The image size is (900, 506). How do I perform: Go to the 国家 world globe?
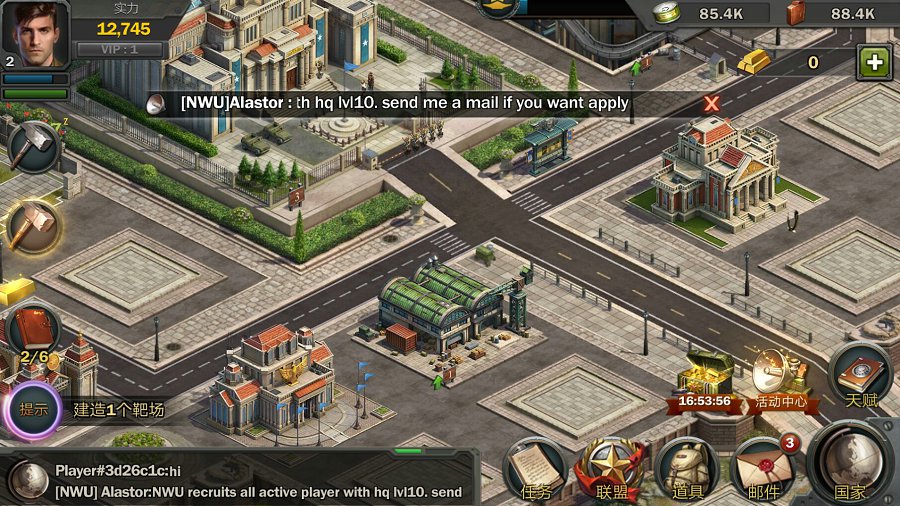849,464
